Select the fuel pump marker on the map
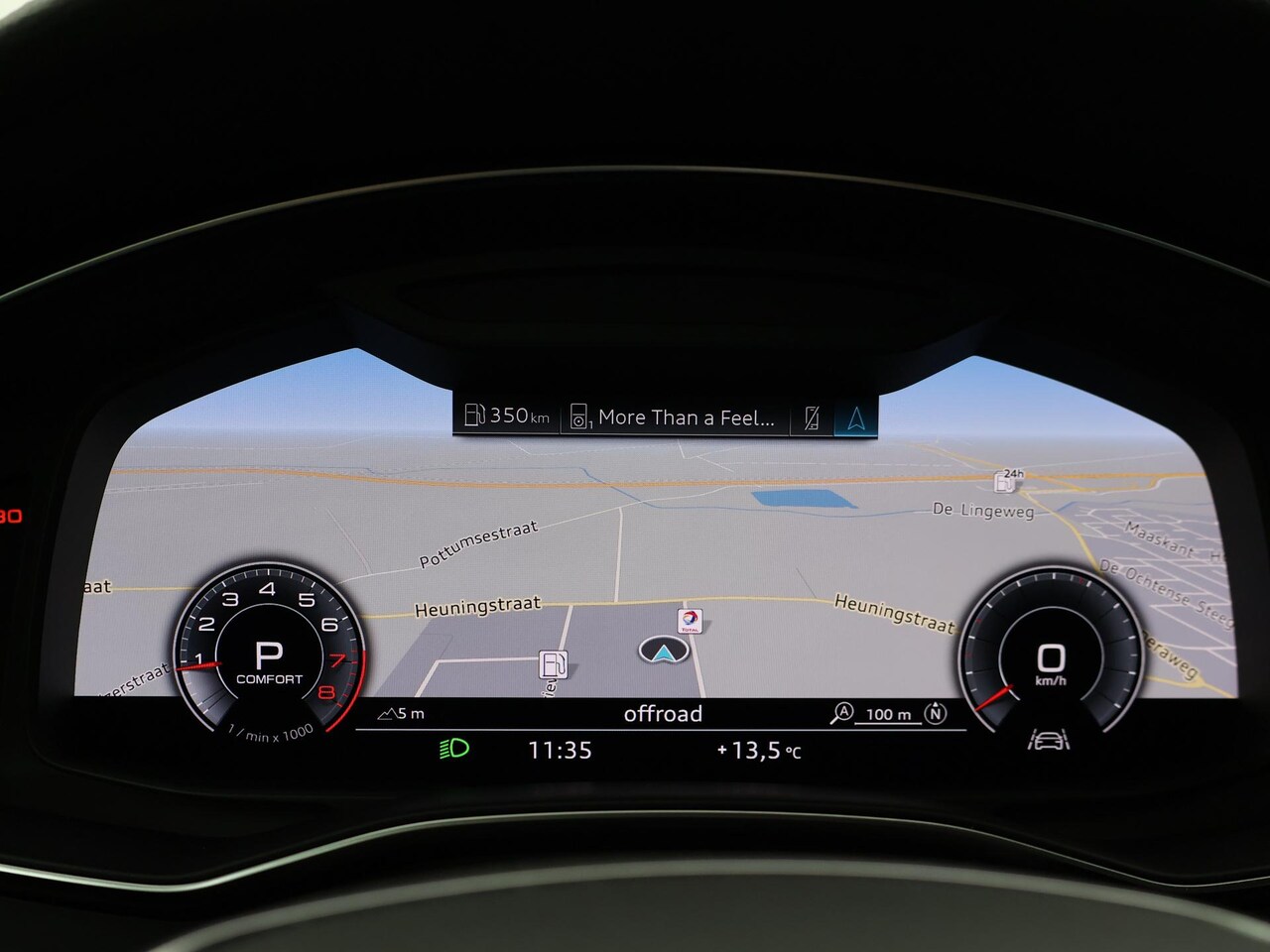Screen dimensions: 1270x952 (x=553, y=663)
